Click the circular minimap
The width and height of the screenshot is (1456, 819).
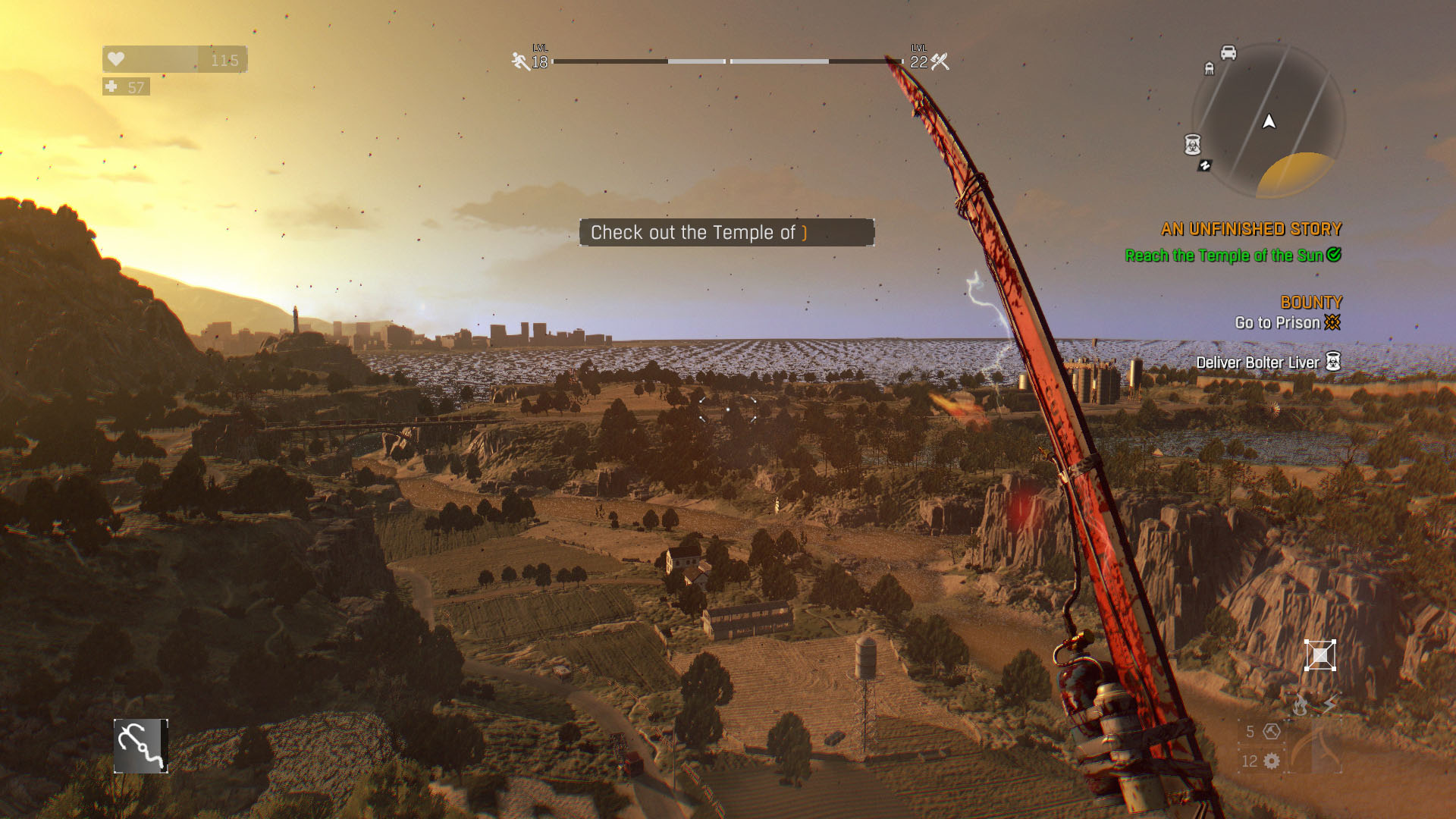(1269, 121)
